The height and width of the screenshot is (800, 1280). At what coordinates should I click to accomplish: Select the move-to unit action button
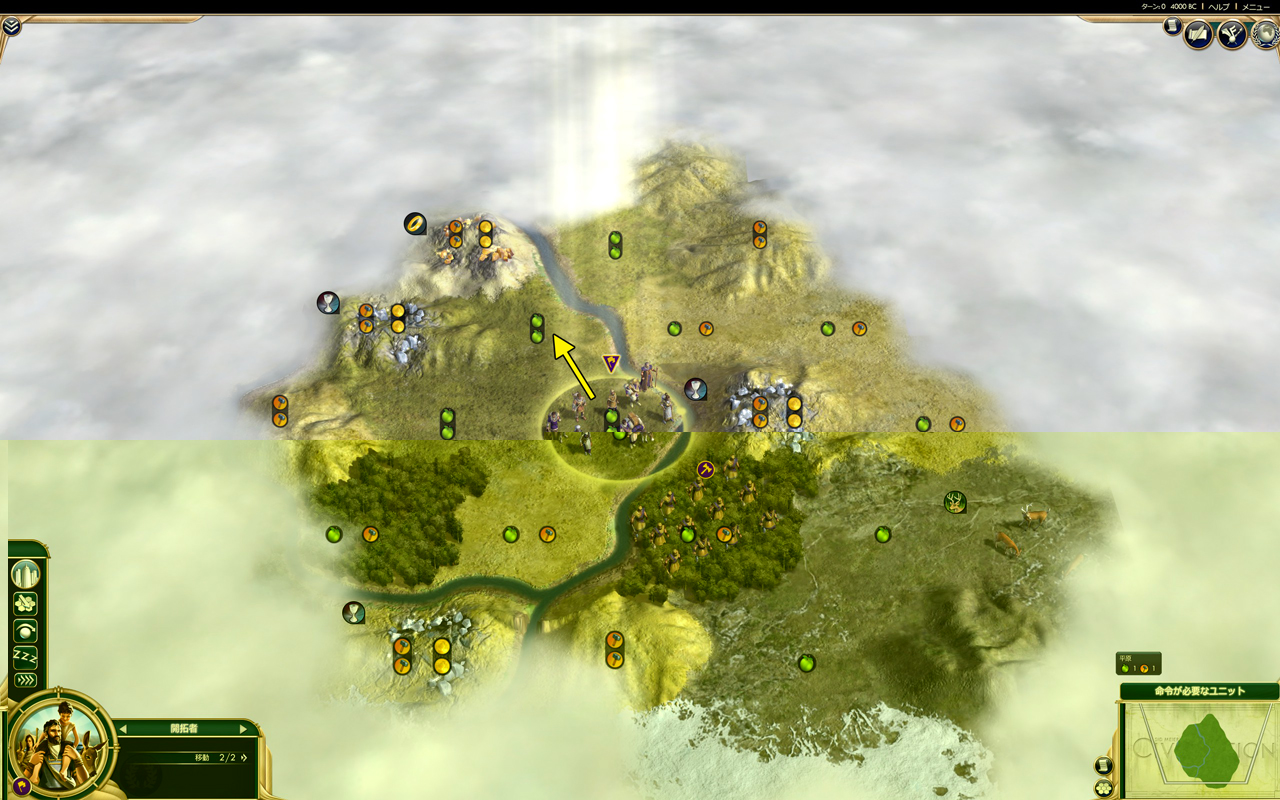pos(25,603)
